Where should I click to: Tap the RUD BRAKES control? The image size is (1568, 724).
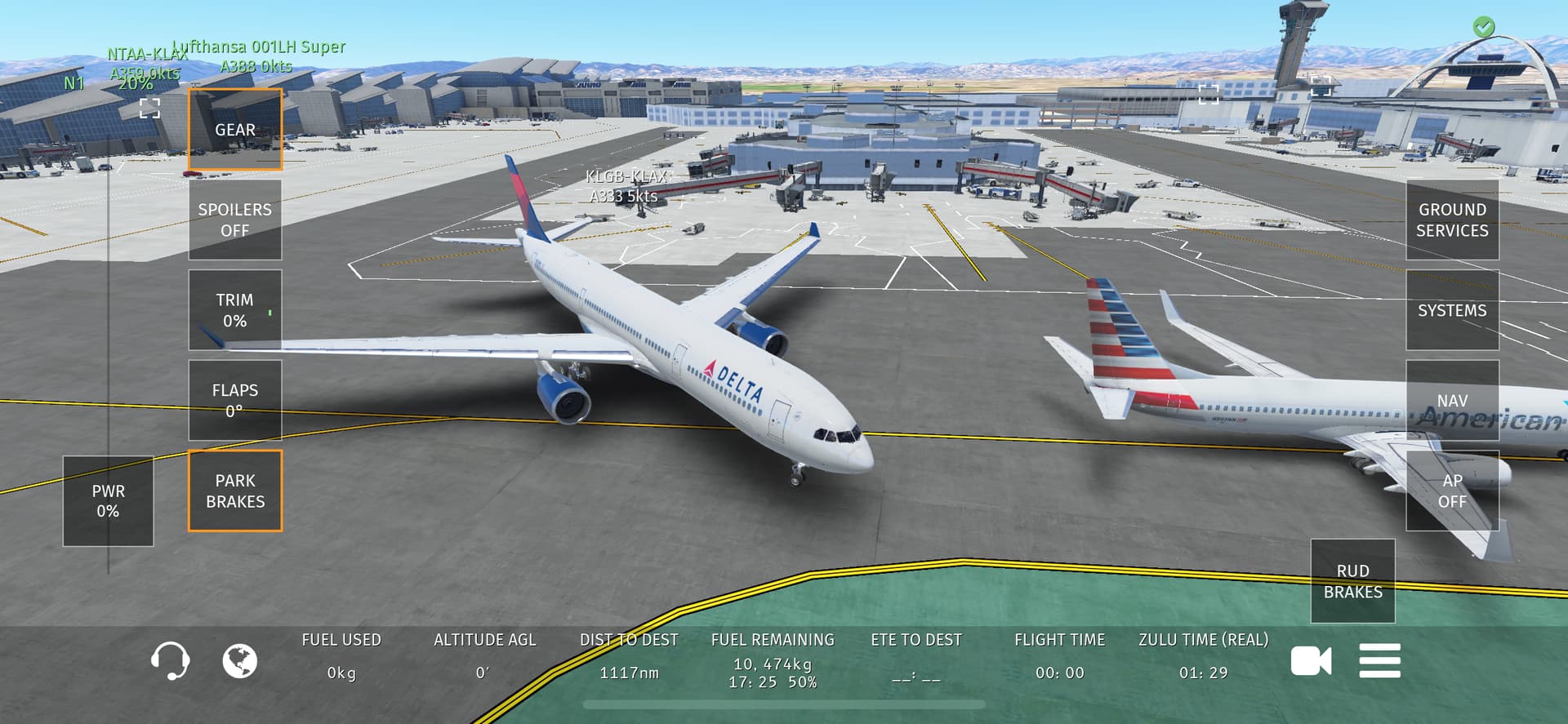(1352, 581)
